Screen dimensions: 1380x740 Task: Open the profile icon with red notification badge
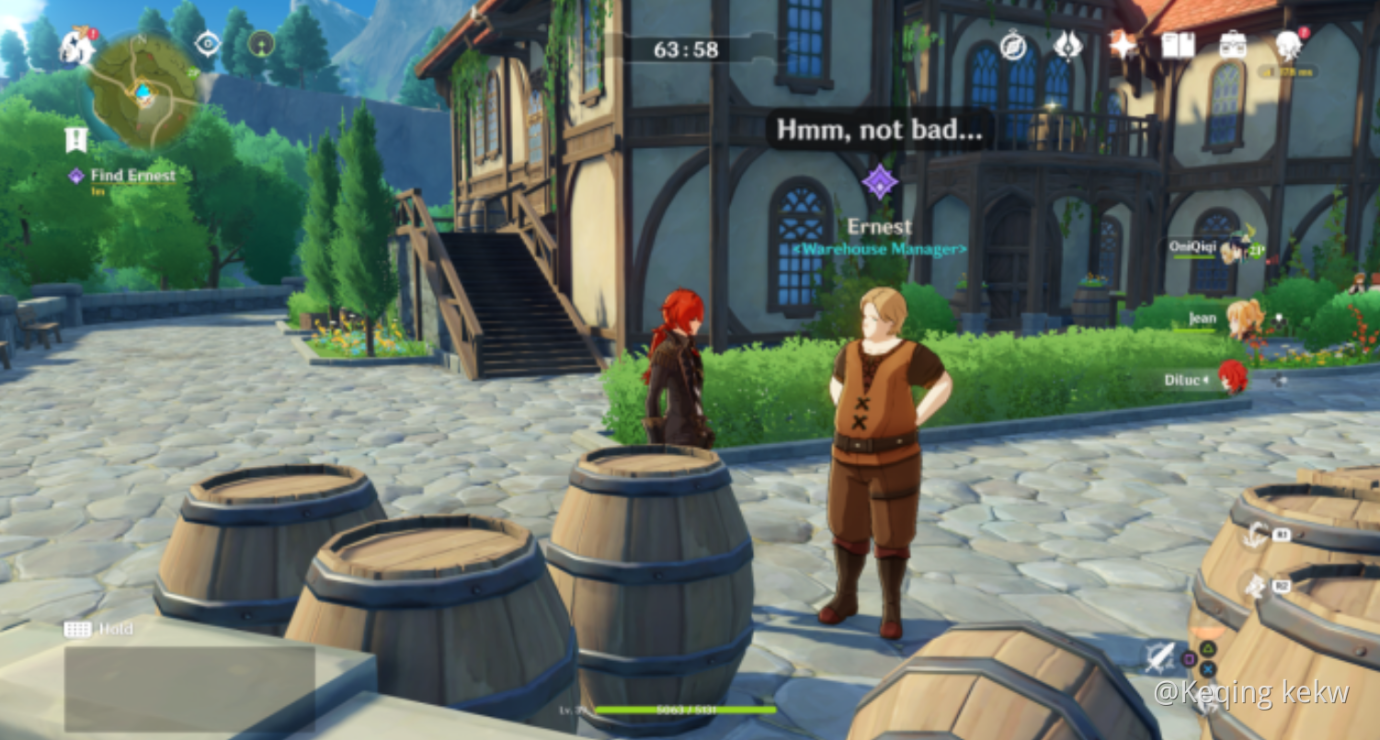(x=1290, y=45)
